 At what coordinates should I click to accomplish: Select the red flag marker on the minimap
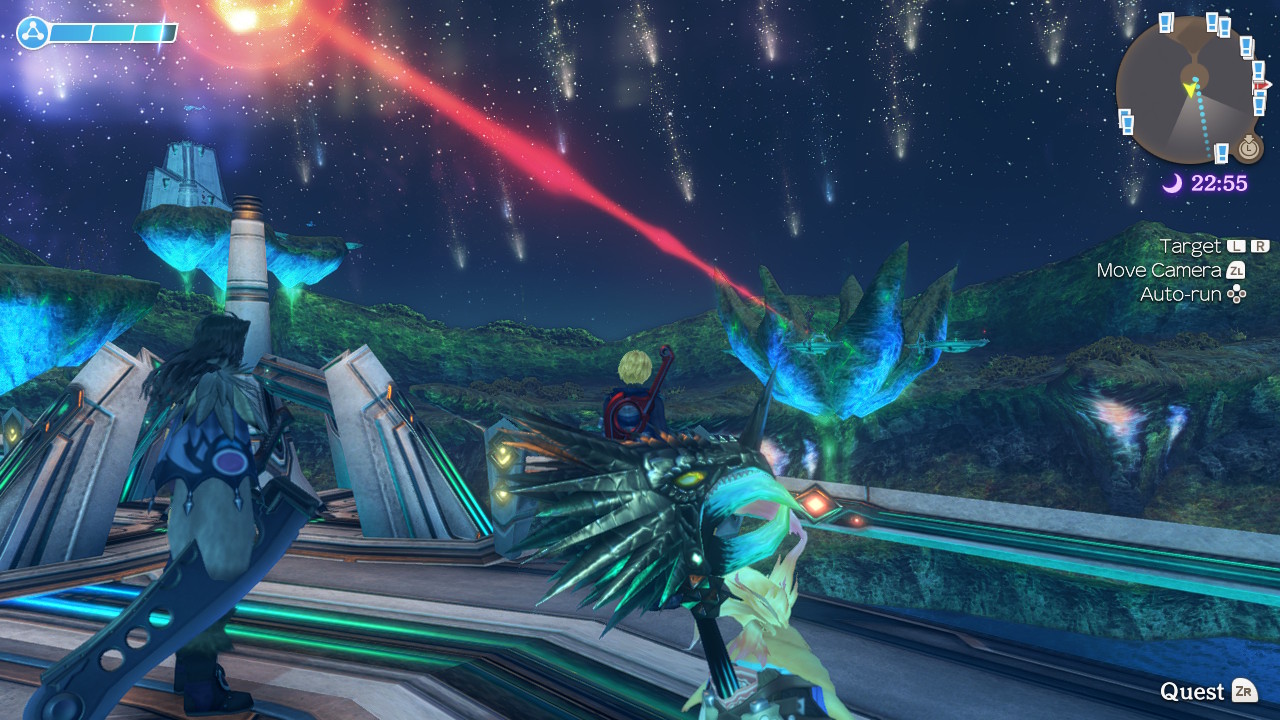[1262, 86]
